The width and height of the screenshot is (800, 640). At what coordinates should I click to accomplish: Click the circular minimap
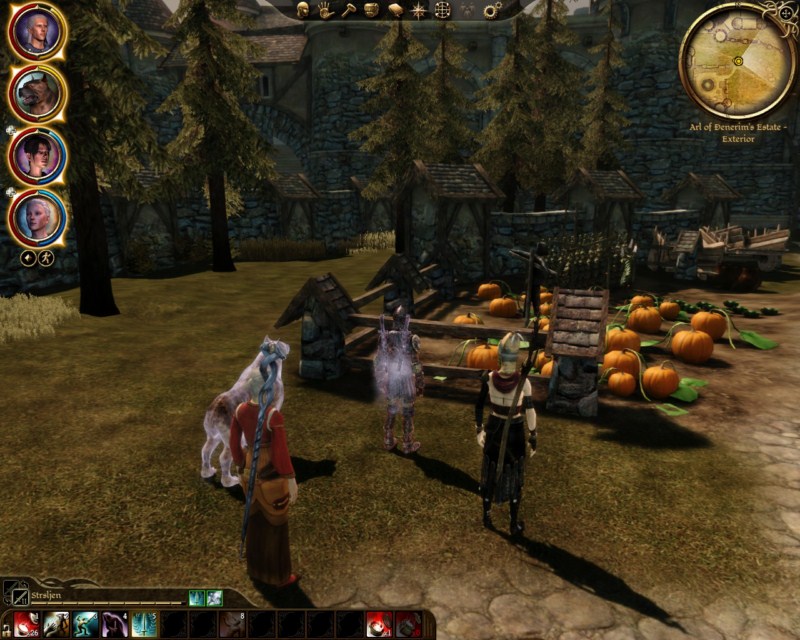[x=737, y=60]
